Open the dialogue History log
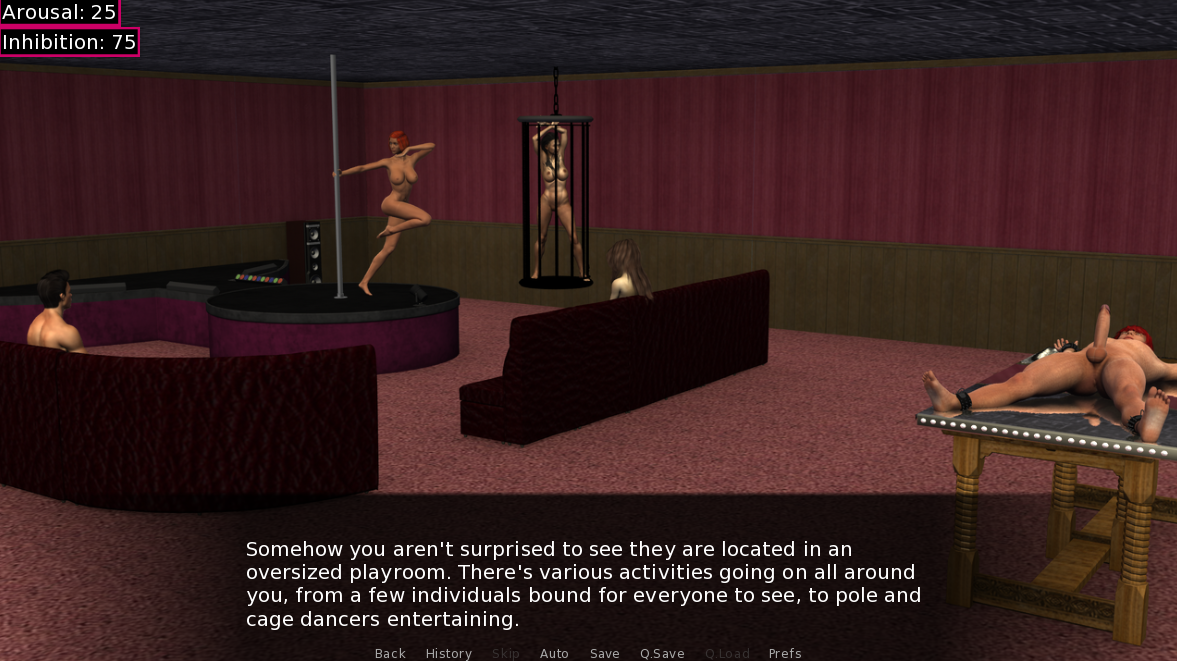Viewport: 1177px width, 661px height. click(x=448, y=653)
